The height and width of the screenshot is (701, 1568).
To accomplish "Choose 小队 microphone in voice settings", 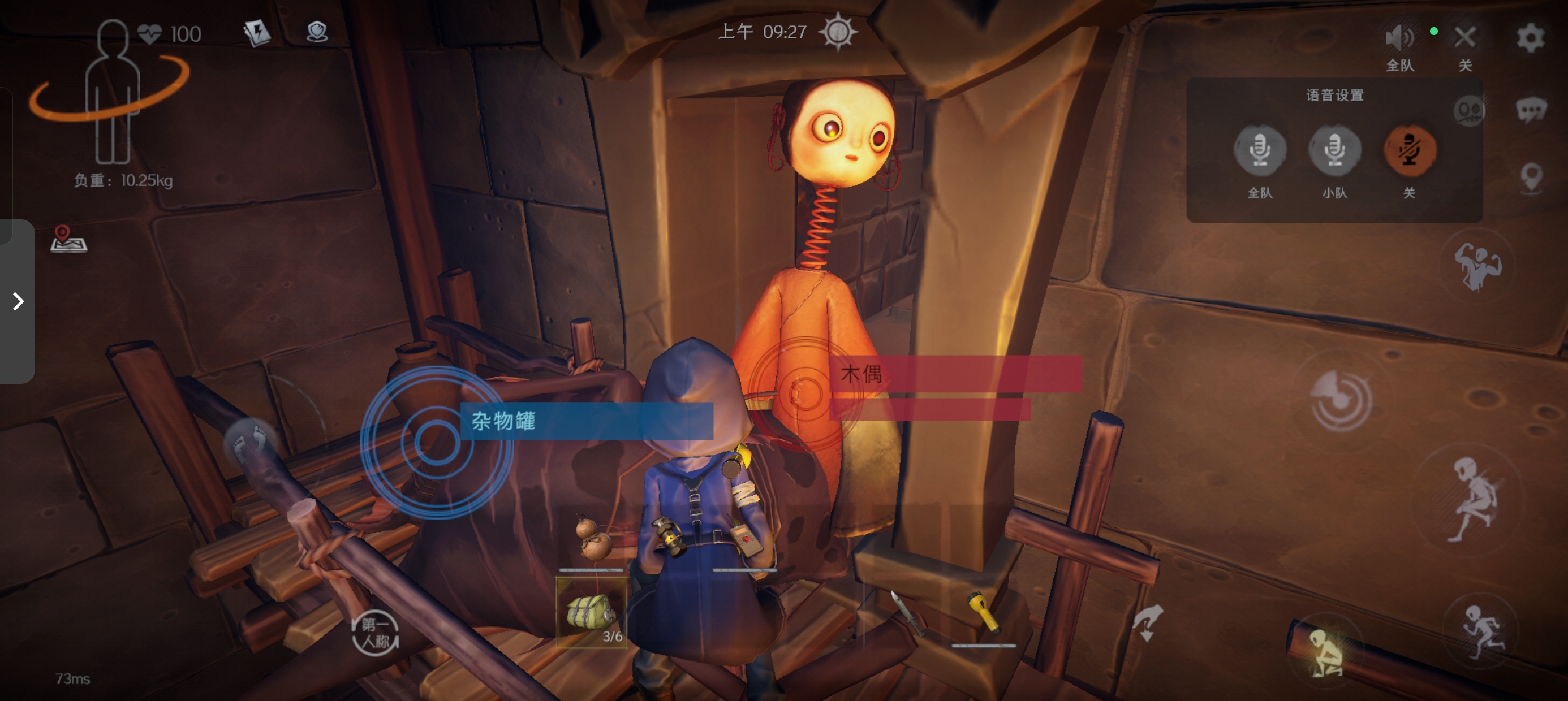I will coord(1334,150).
